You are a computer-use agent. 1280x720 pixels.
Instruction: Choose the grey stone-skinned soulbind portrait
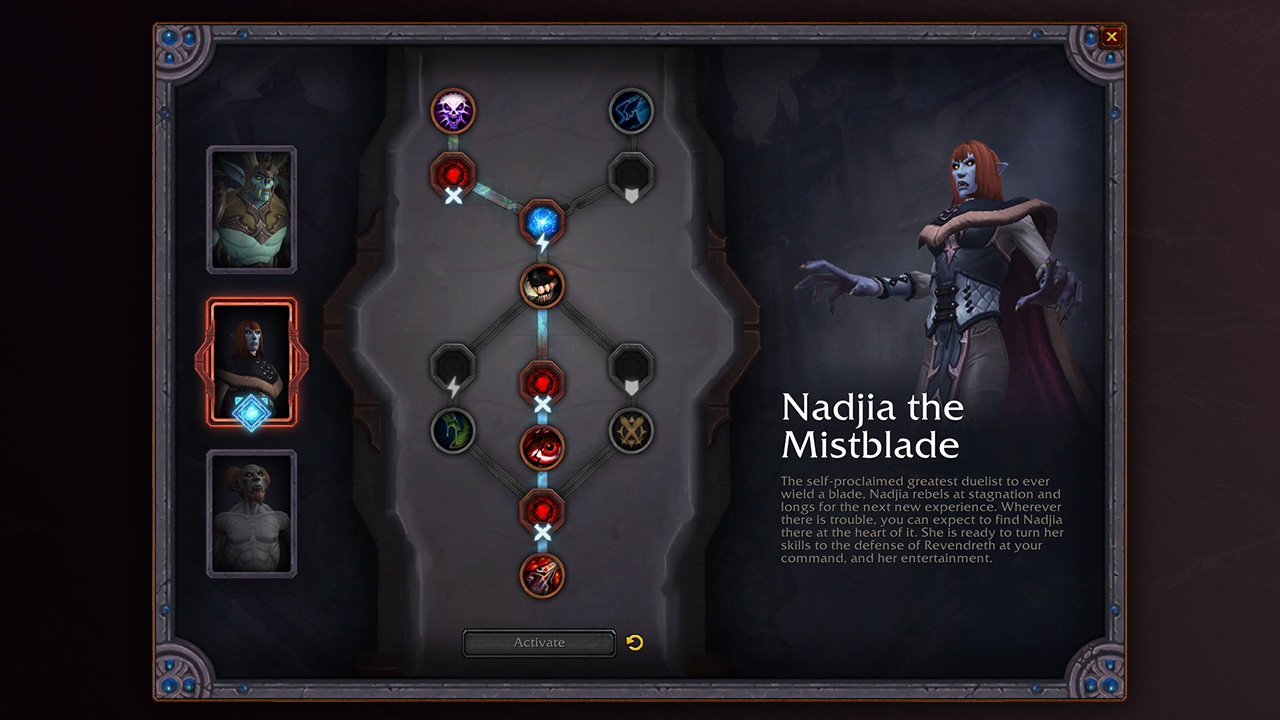pos(251,513)
